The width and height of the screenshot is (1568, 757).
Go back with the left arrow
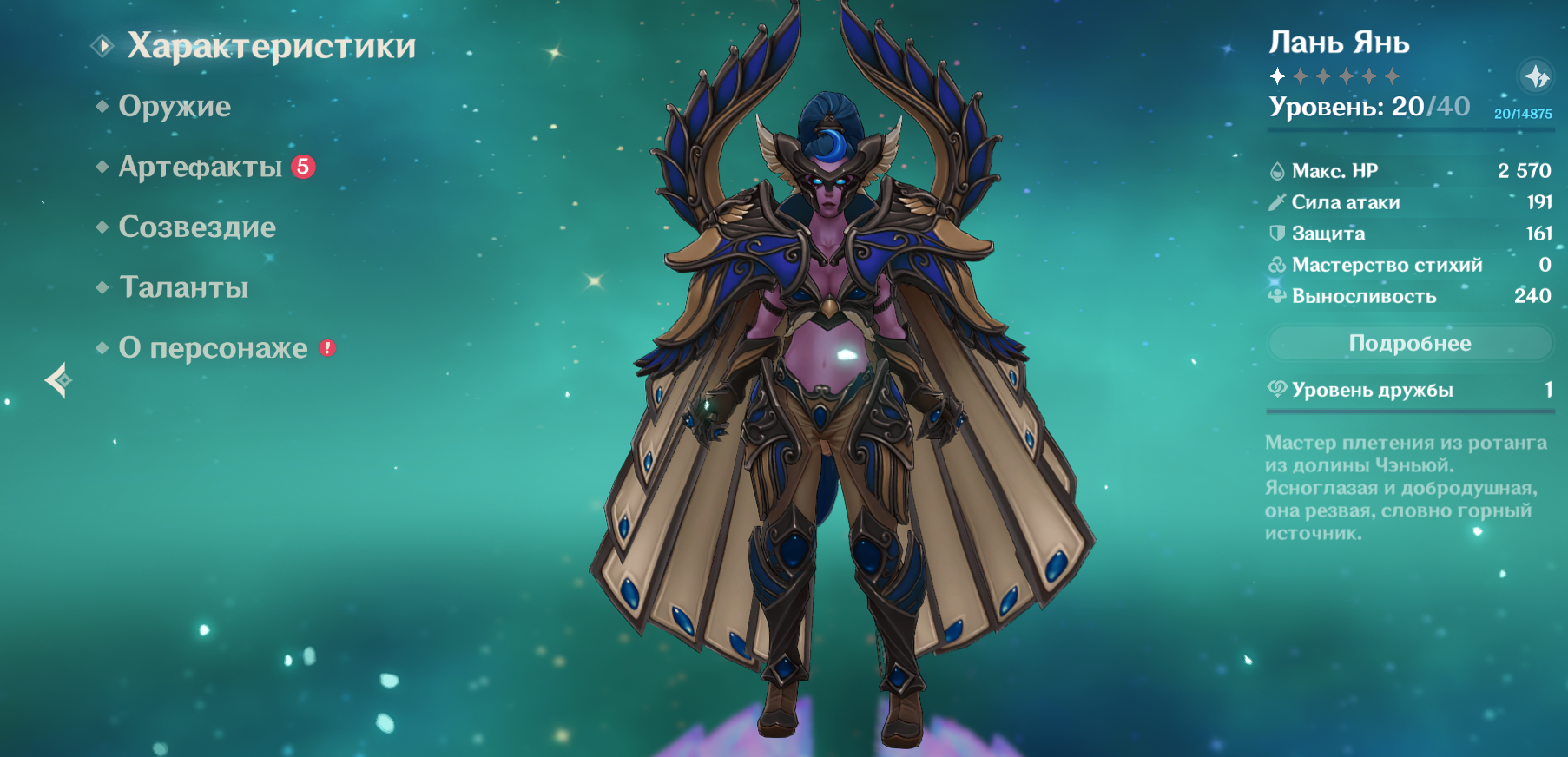(x=59, y=379)
